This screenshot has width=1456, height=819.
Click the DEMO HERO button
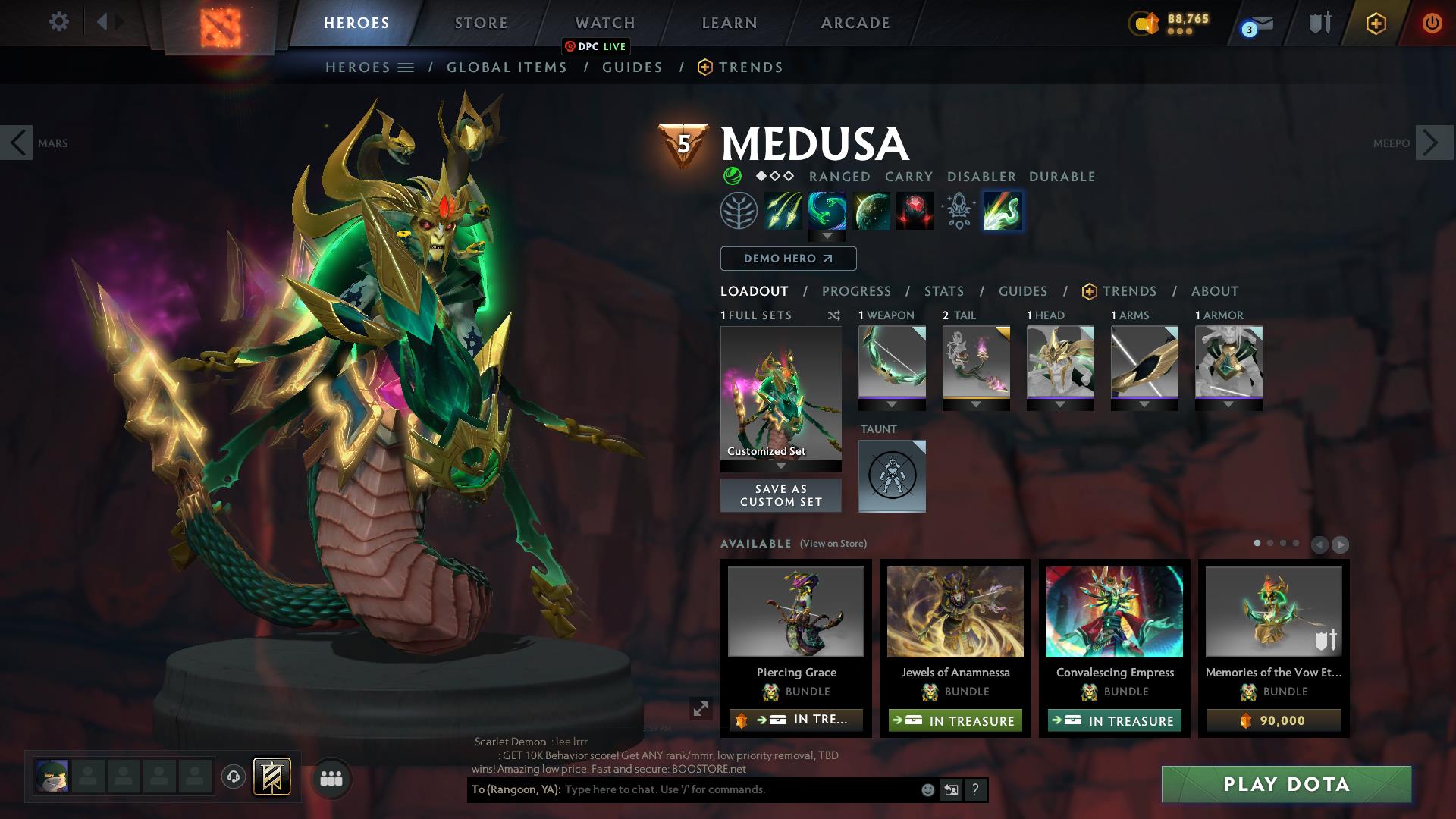[787, 259]
